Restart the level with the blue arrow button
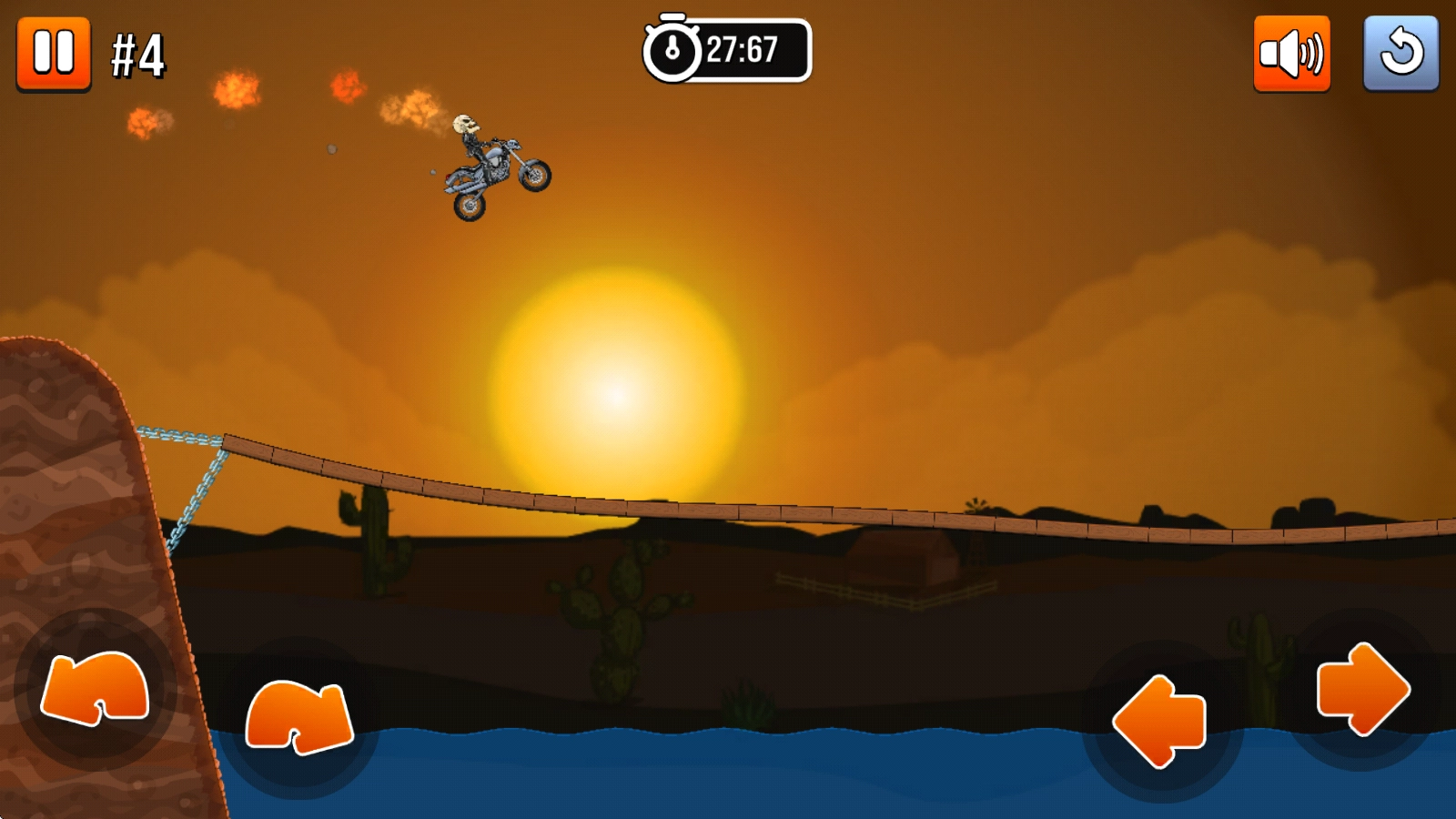The width and height of the screenshot is (1456, 819). pos(1400,53)
